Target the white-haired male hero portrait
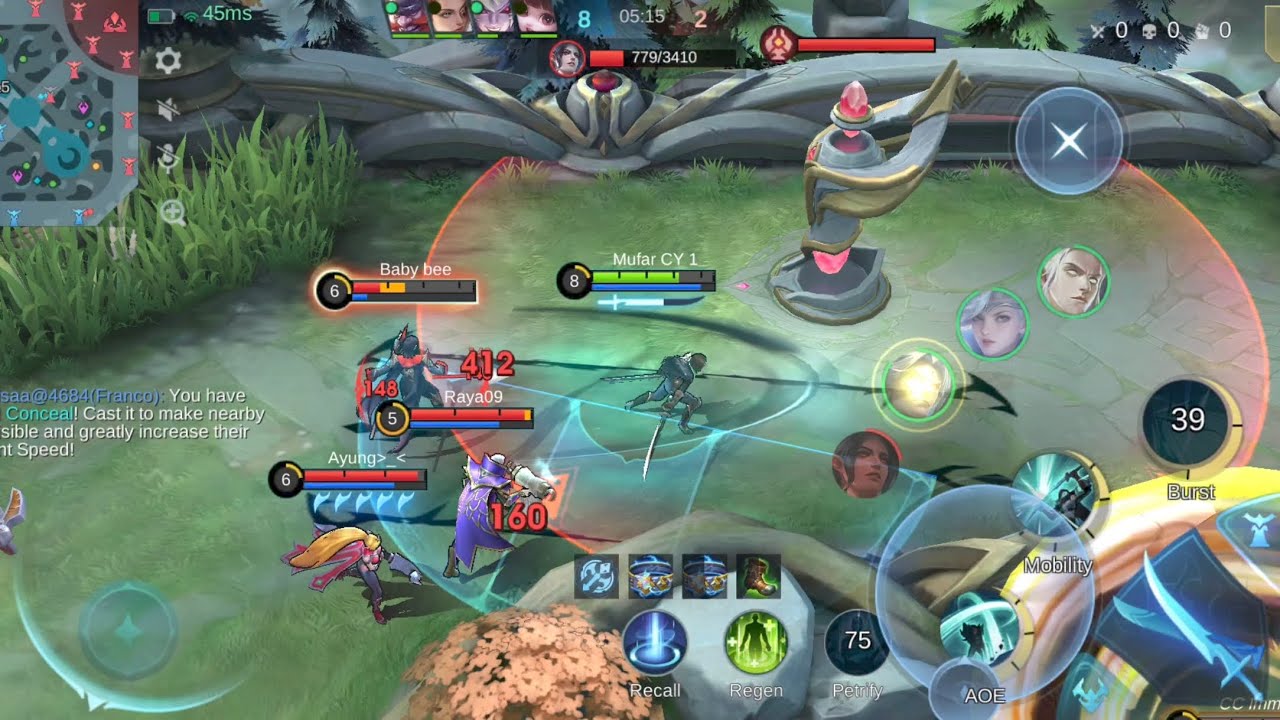The height and width of the screenshot is (720, 1280). [1073, 282]
